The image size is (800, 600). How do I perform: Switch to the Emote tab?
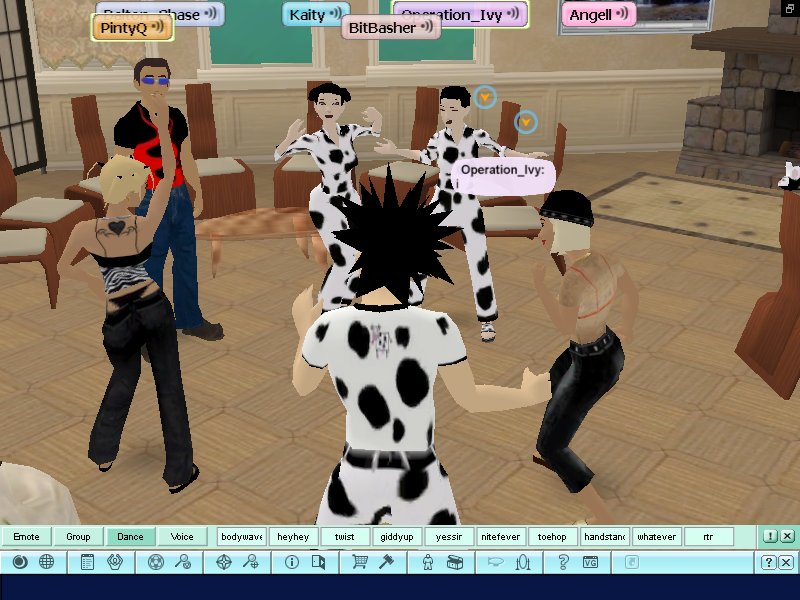(x=26, y=537)
